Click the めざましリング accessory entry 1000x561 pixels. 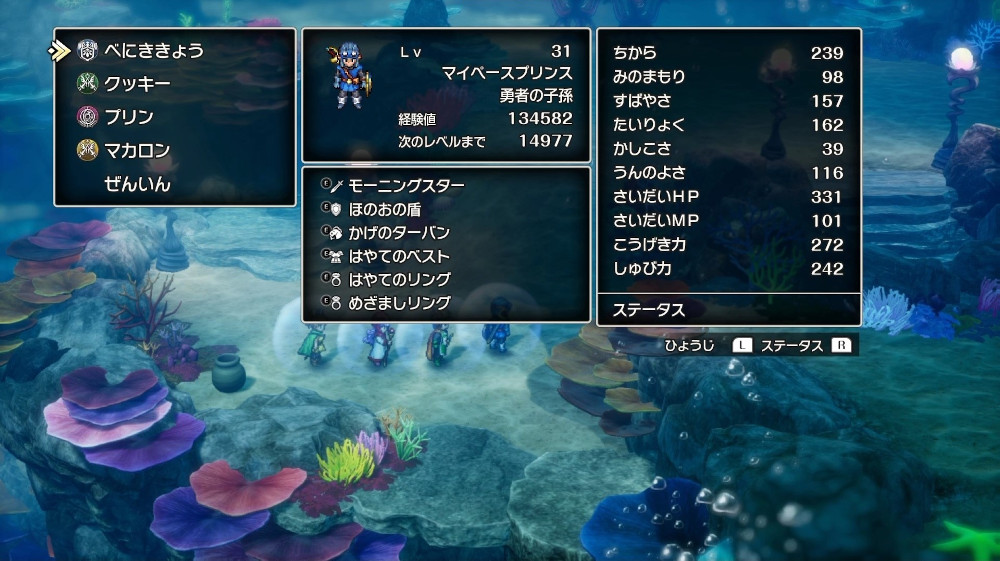398,302
